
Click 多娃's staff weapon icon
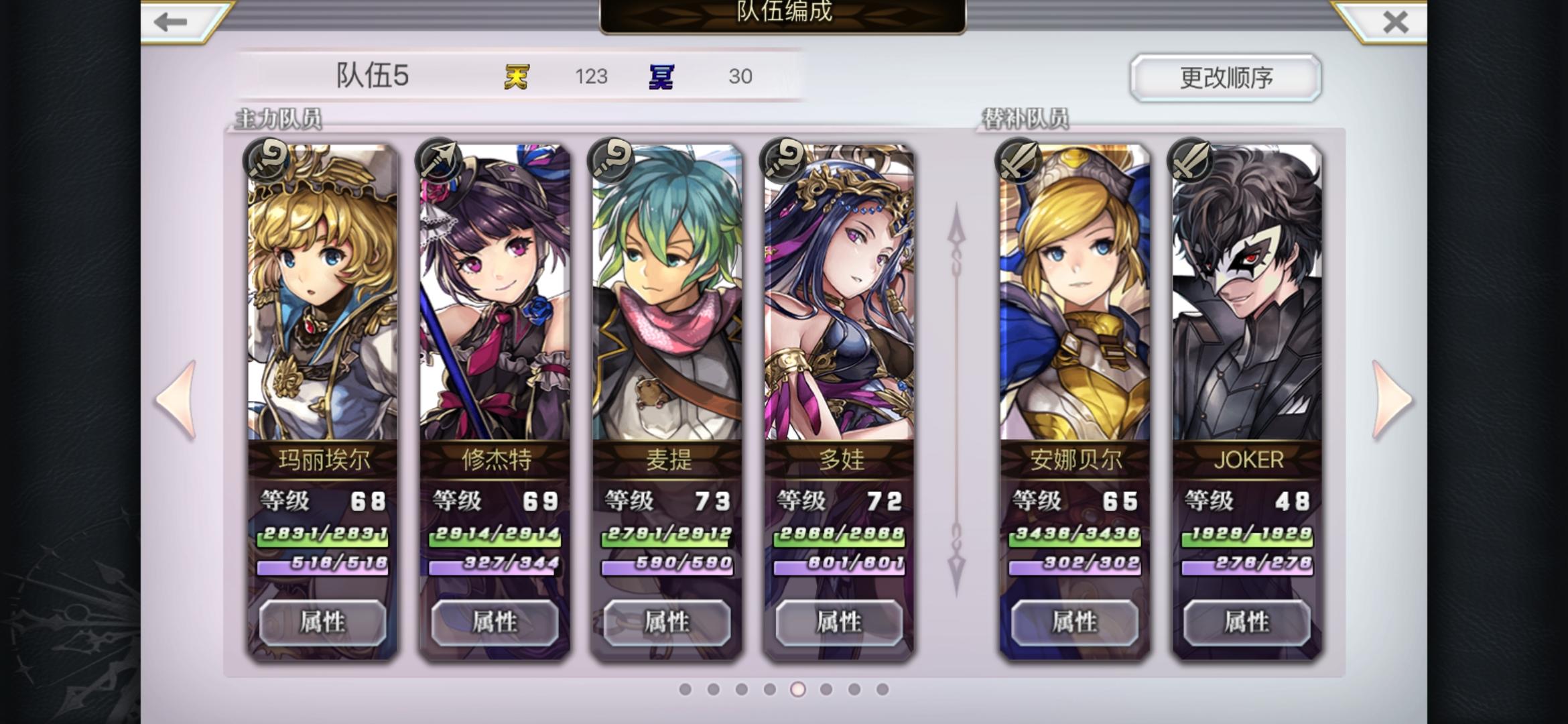tap(784, 160)
